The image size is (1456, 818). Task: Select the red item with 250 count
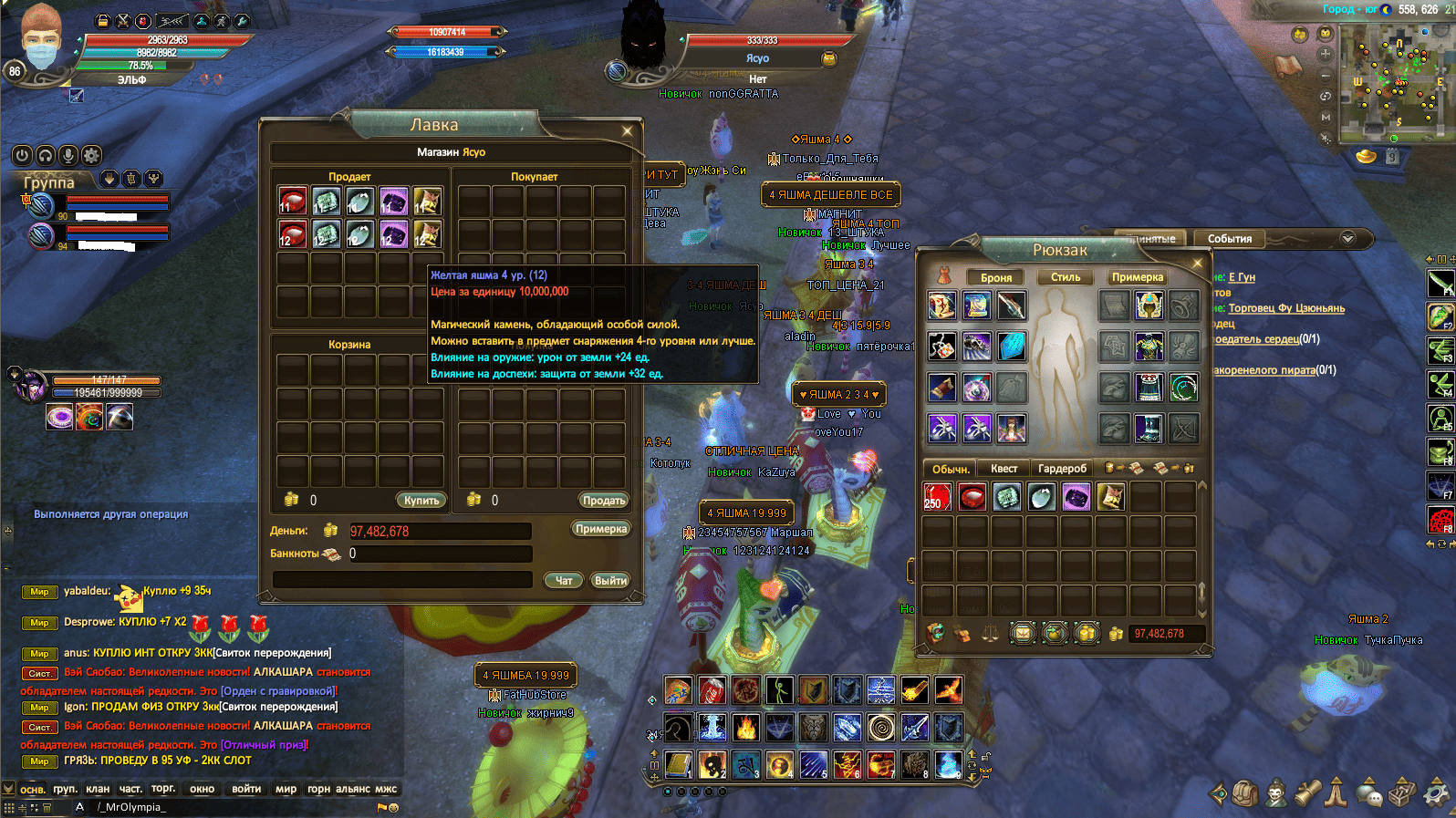937,497
